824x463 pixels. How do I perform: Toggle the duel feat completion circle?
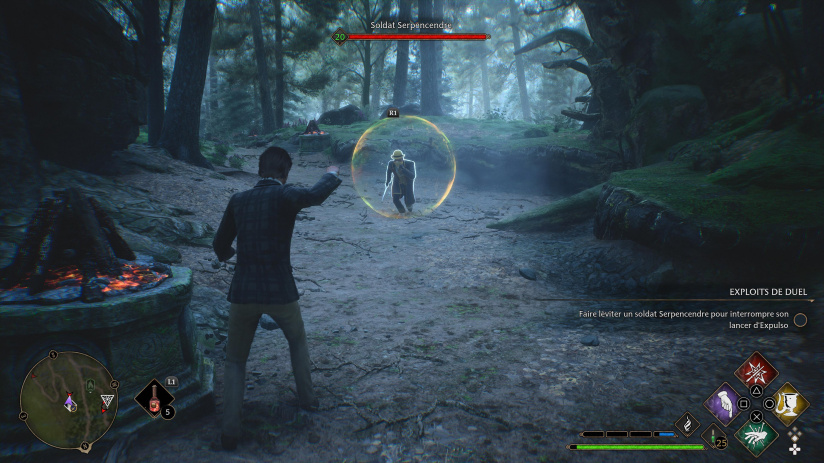pos(800,319)
